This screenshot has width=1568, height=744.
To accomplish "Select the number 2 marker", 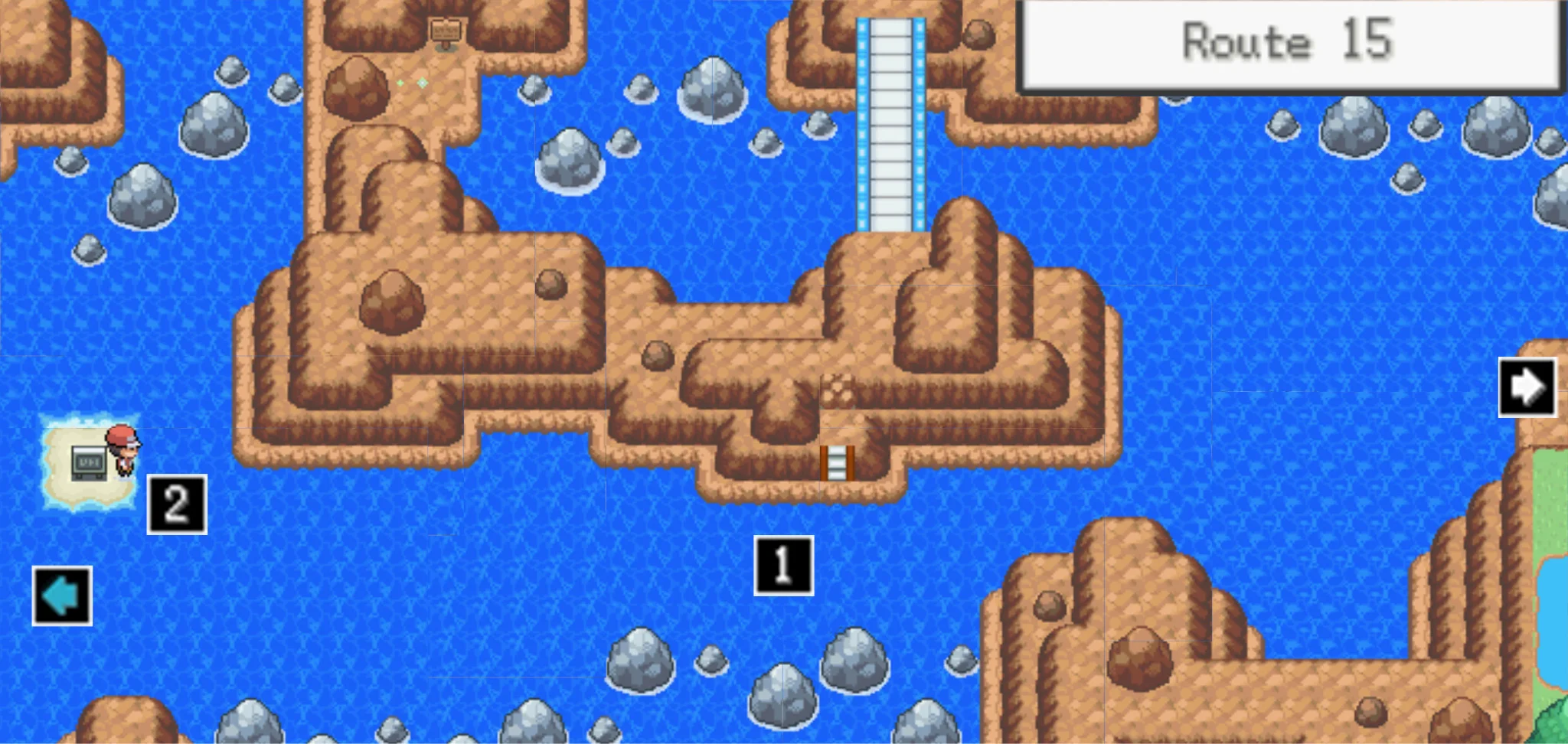I will 177,504.
